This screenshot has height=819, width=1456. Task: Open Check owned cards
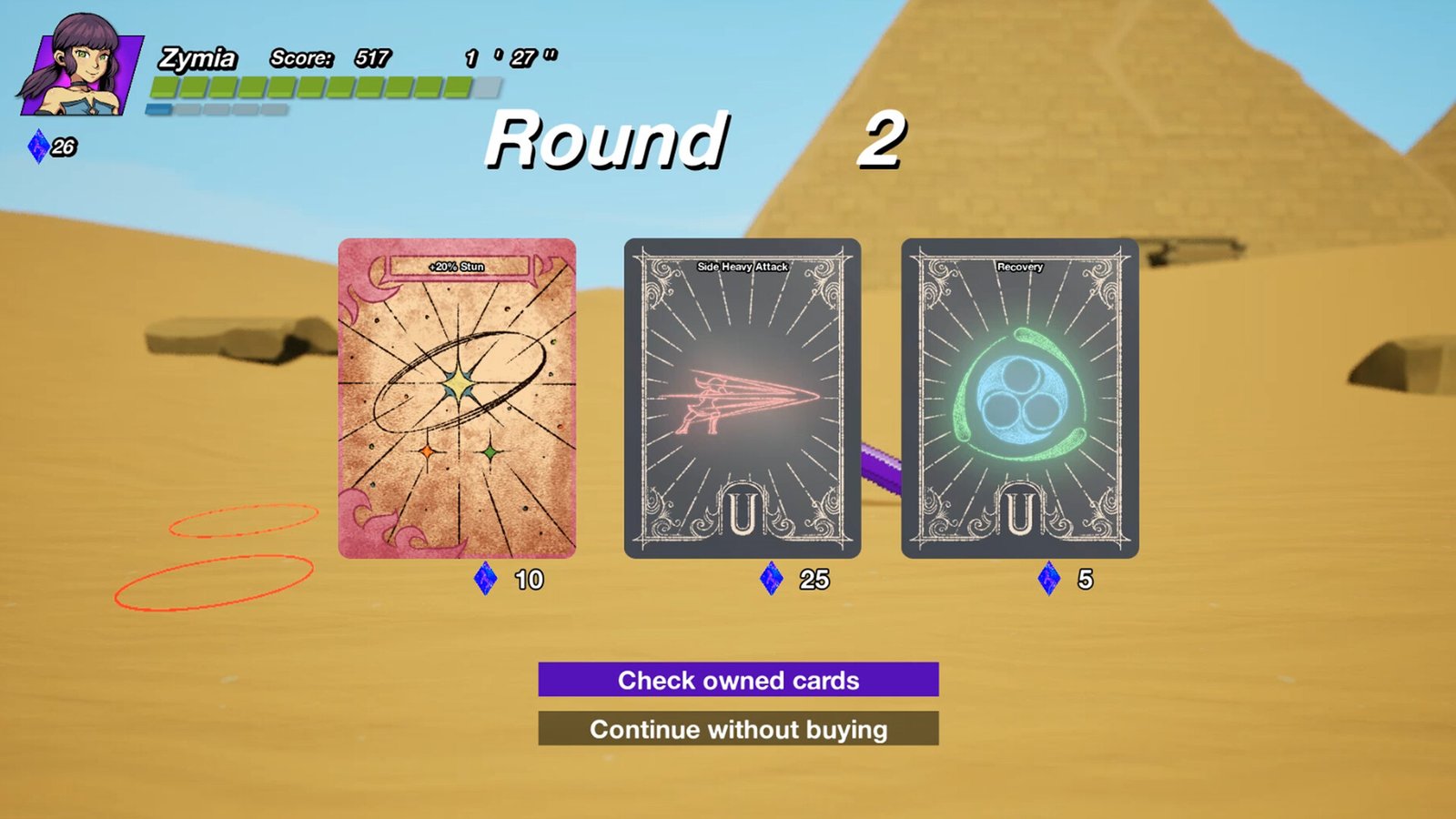tap(738, 680)
